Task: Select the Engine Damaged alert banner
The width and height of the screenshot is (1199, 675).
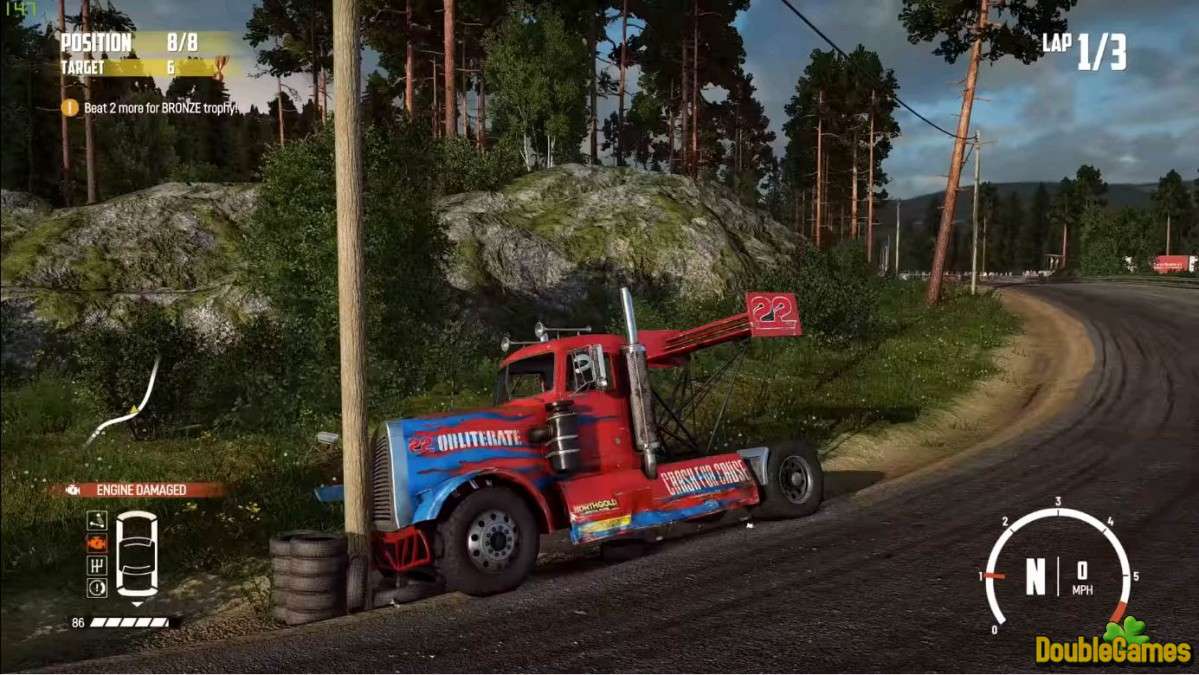Action: [138, 490]
